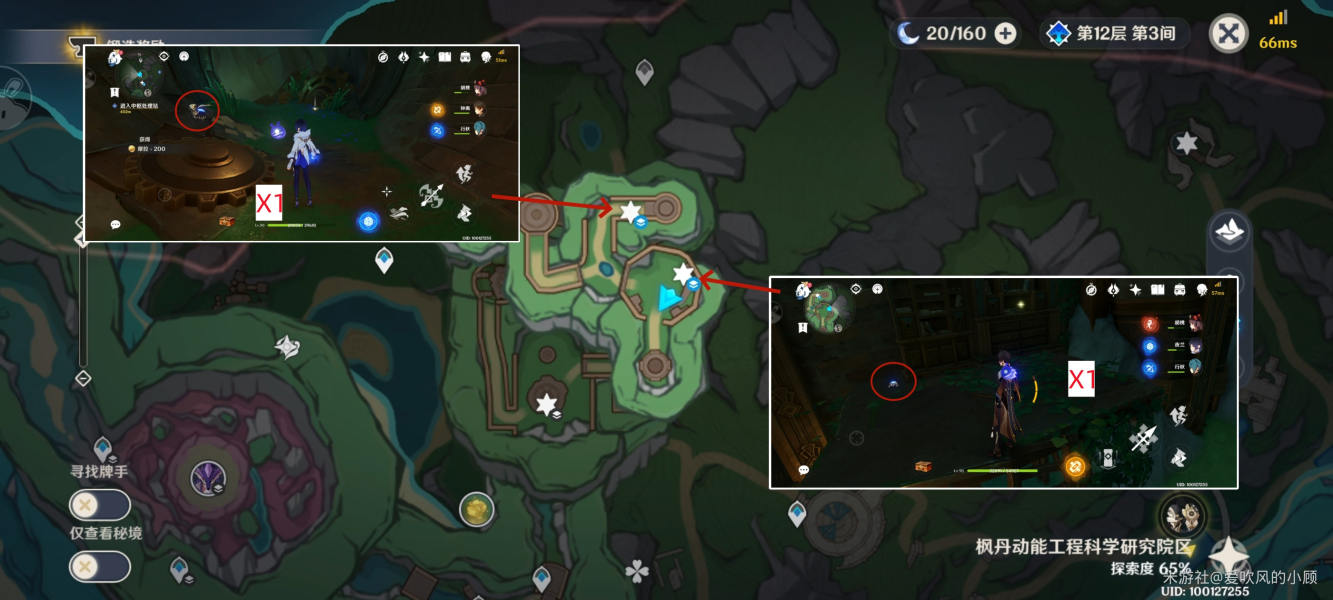Open the Spiral Abyss 第12层 第3间 entry
This screenshot has height=600, width=1333.
[x=1114, y=34]
